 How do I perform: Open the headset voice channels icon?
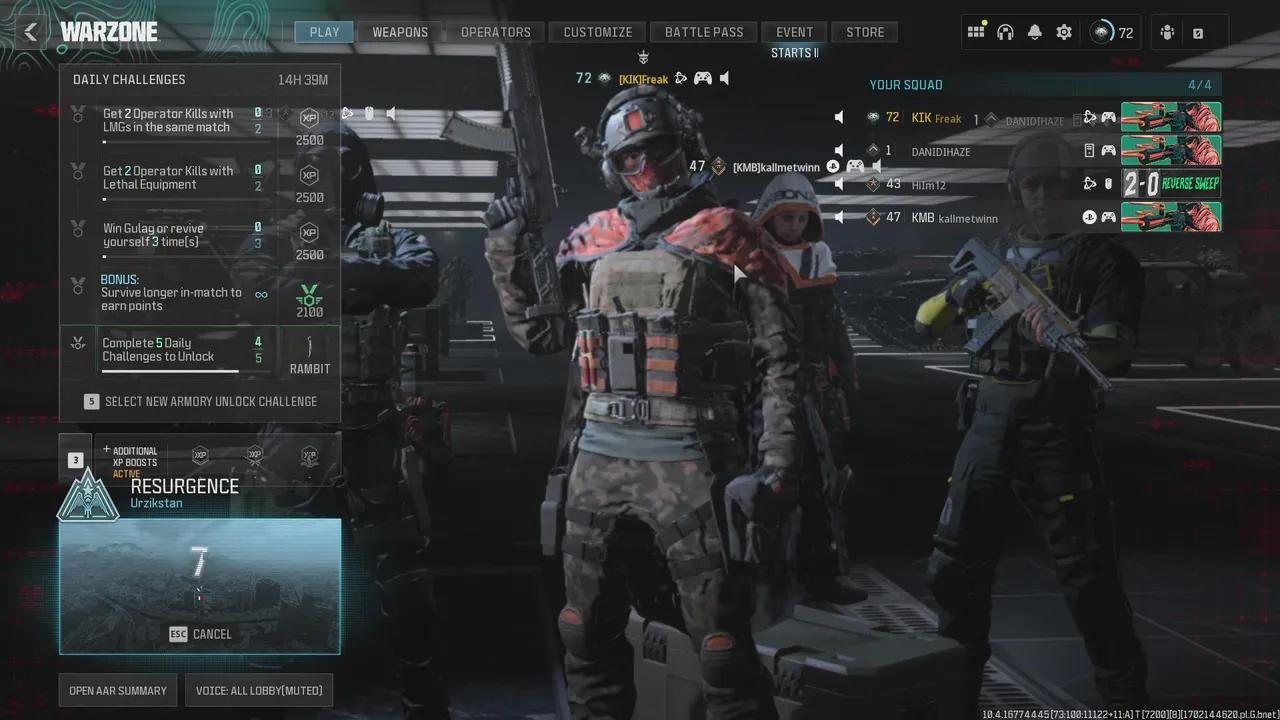pos(1005,32)
